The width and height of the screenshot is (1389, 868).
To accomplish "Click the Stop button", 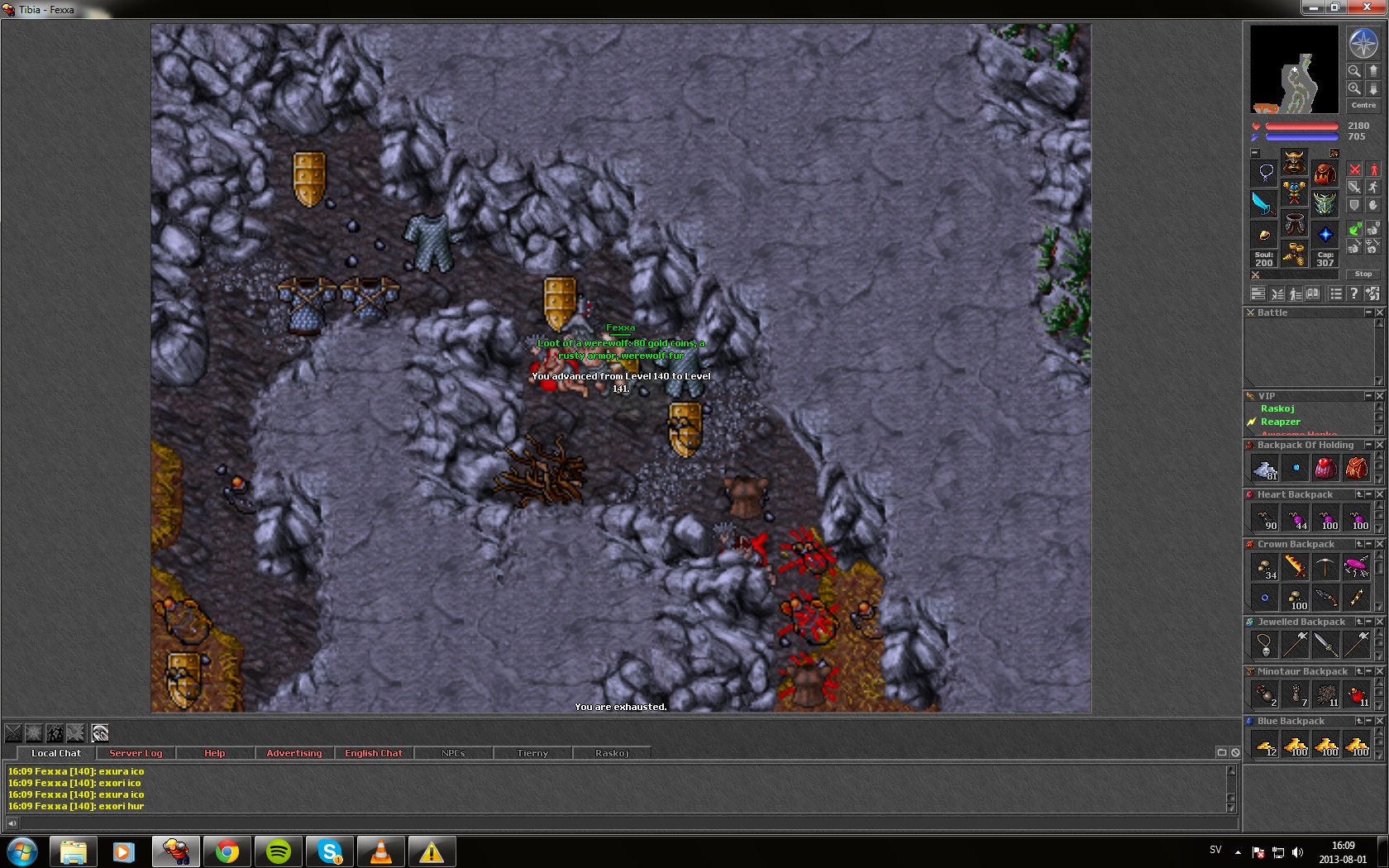I will coord(1363,274).
